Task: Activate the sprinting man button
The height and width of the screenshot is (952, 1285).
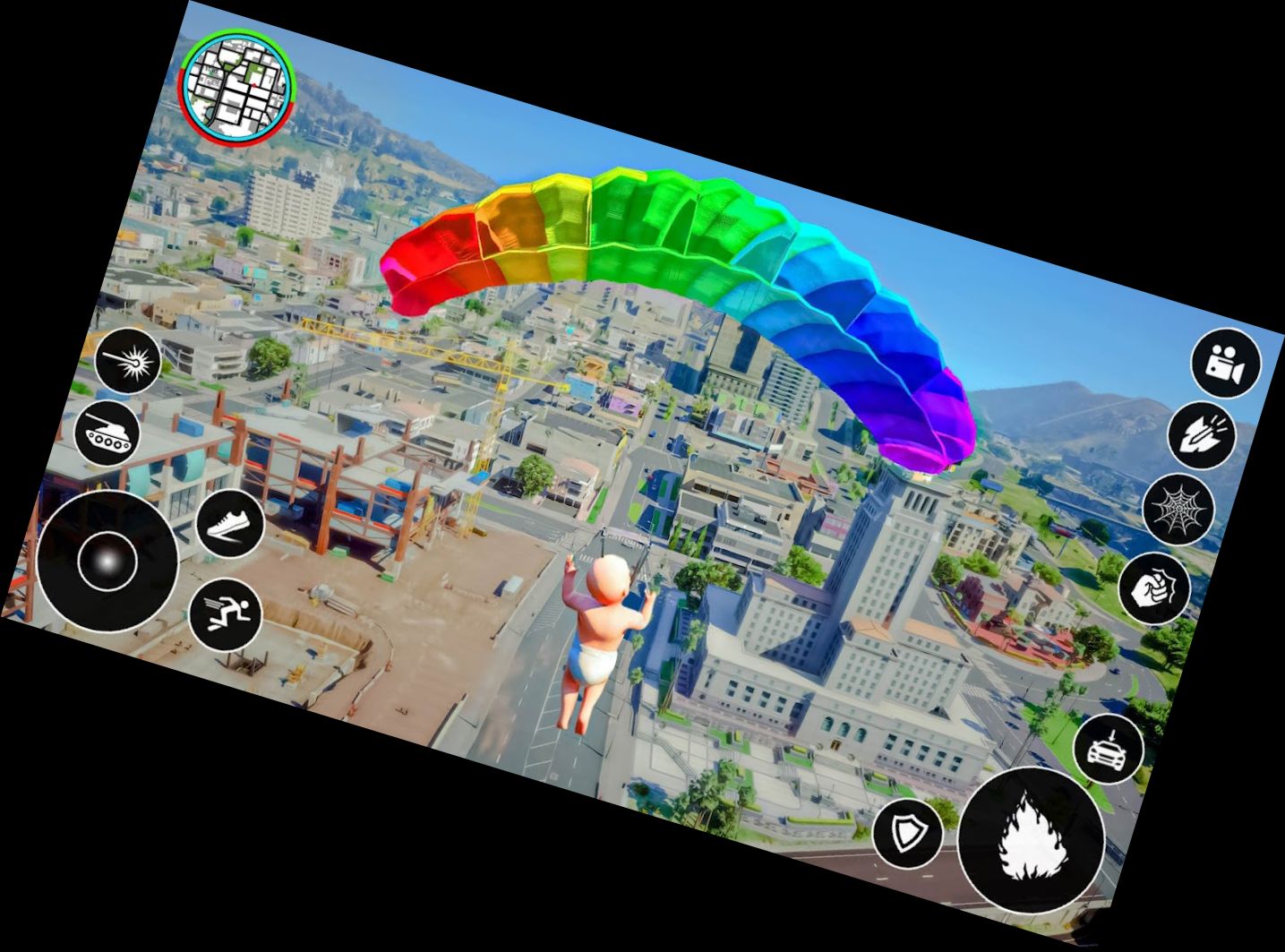Action: tap(225, 615)
